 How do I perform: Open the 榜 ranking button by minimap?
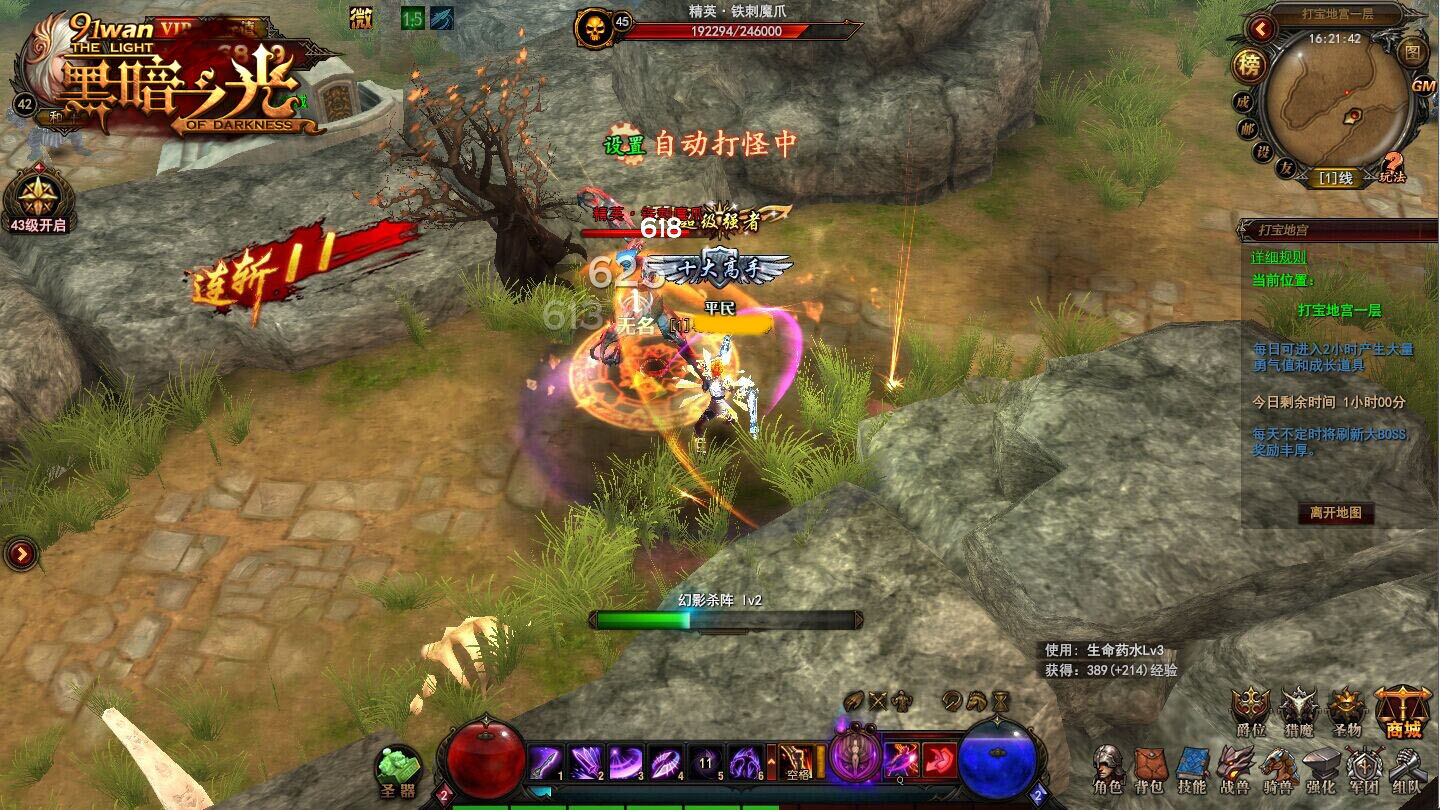click(x=1248, y=66)
